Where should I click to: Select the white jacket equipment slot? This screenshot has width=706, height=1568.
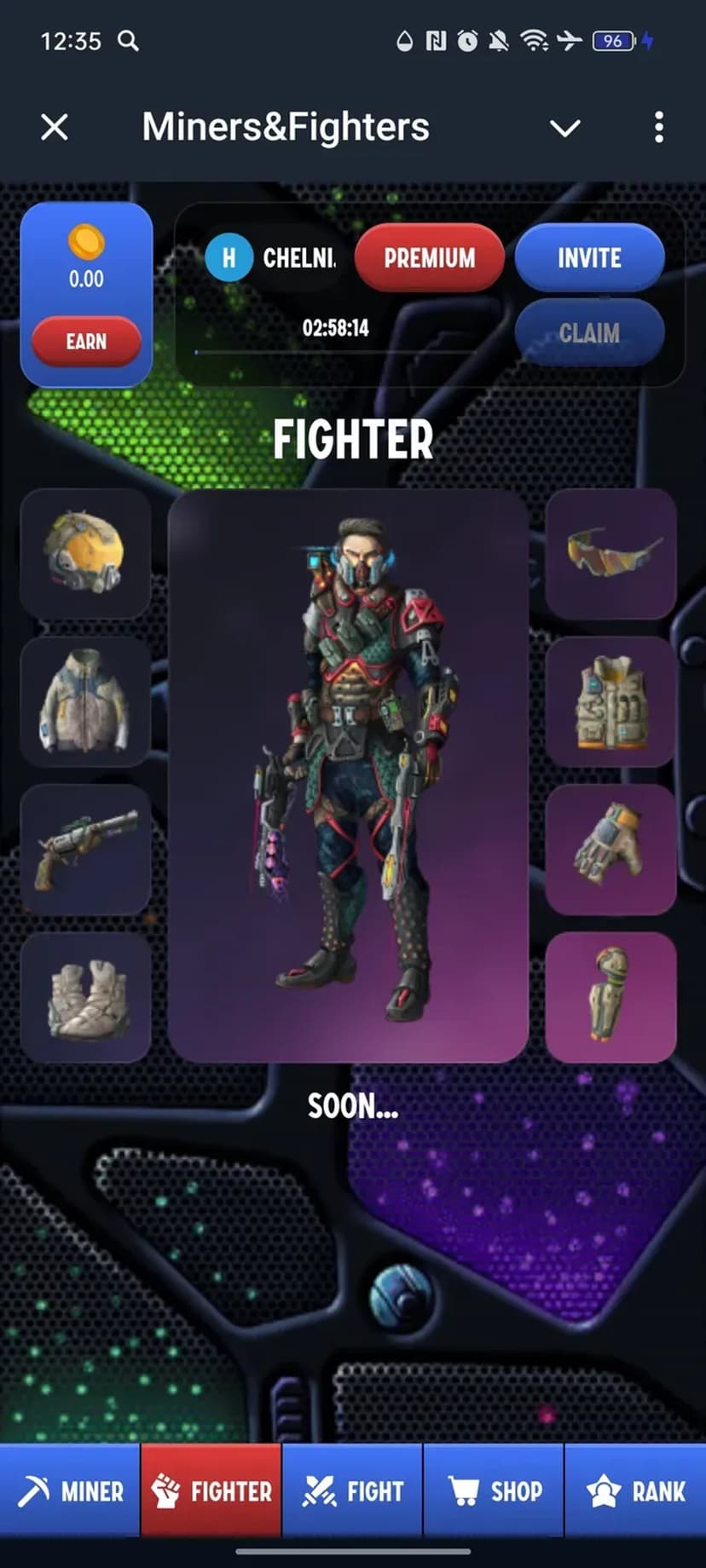pyautogui.click(x=85, y=701)
